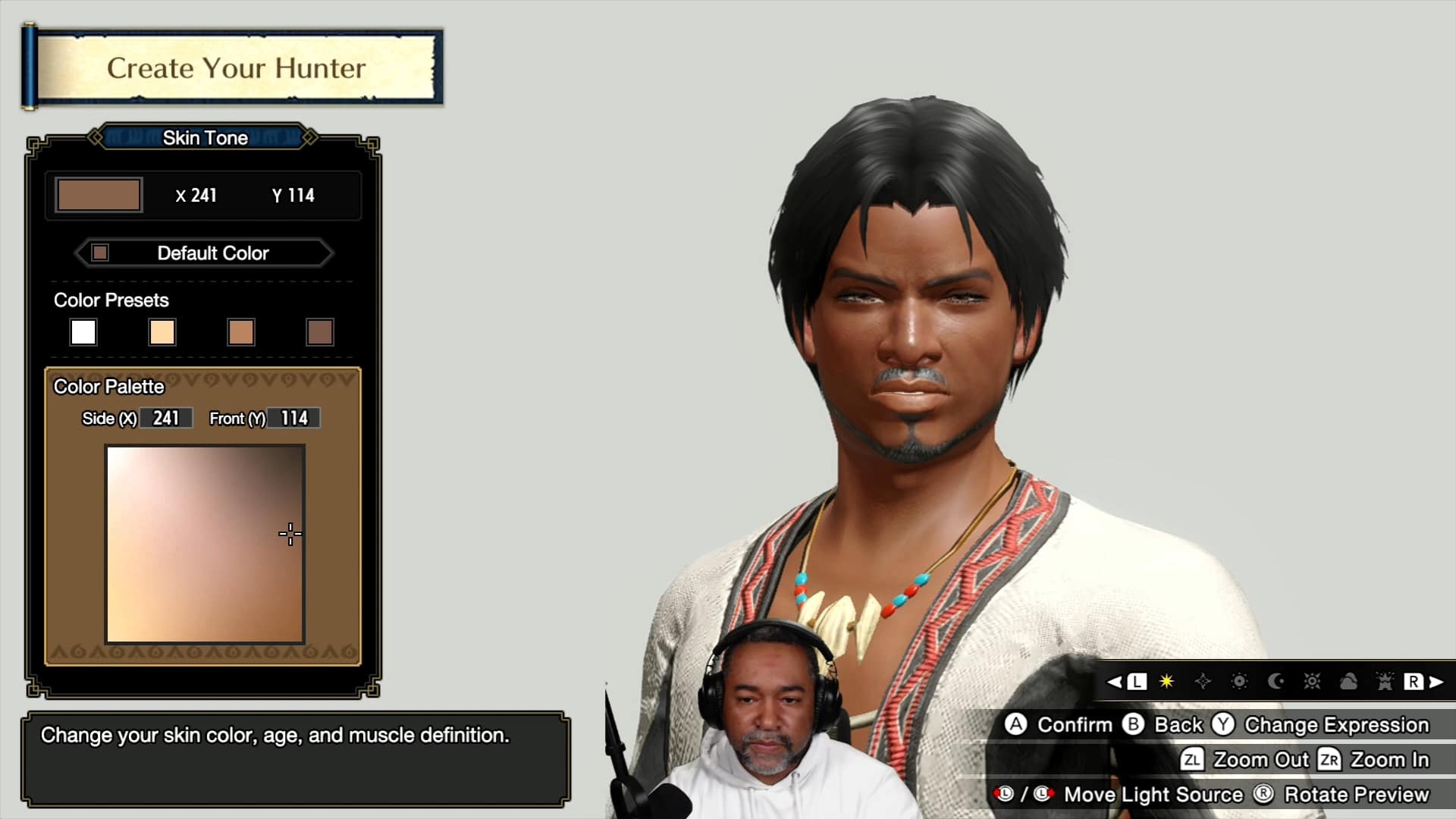Image resolution: width=1456 pixels, height=819 pixels.
Task: Click inside the skin tone color palette
Action: coord(205,544)
